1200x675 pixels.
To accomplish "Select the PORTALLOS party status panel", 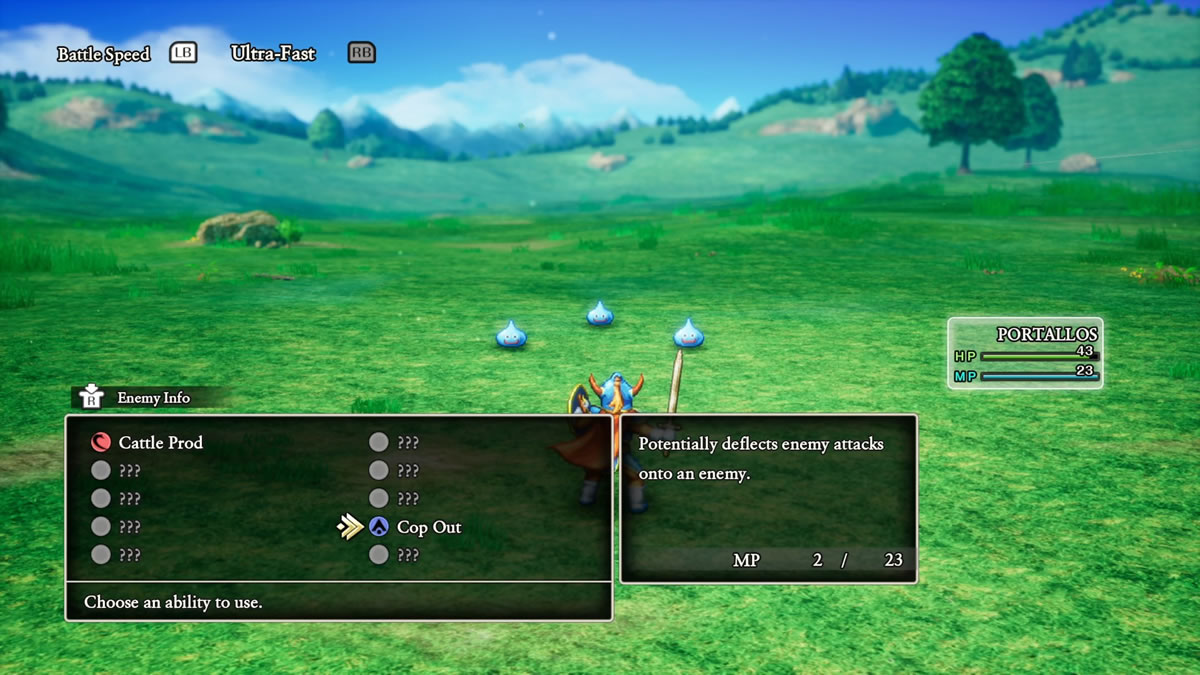I will (1024, 353).
